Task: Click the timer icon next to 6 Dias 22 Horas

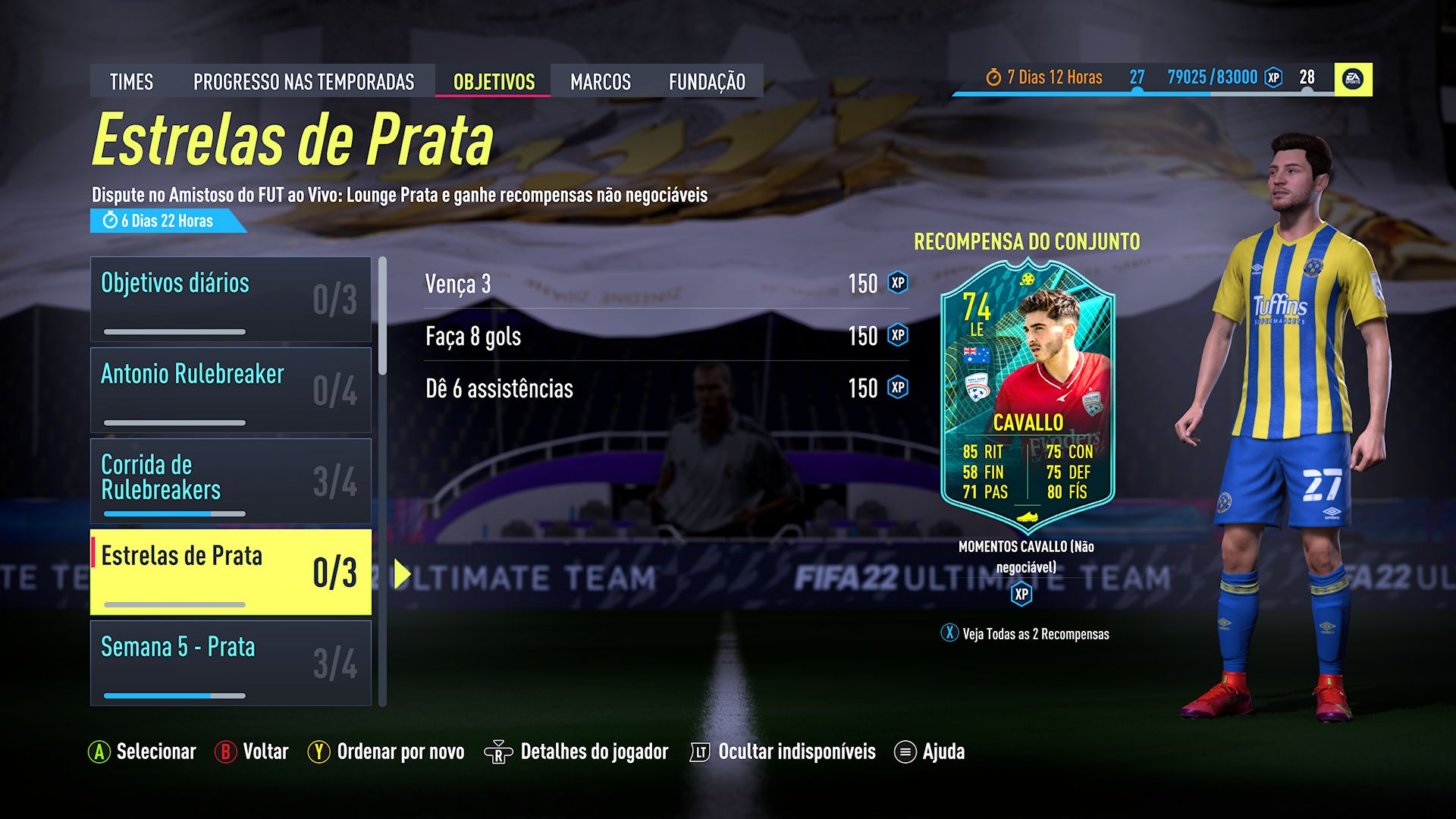Action: (108, 222)
